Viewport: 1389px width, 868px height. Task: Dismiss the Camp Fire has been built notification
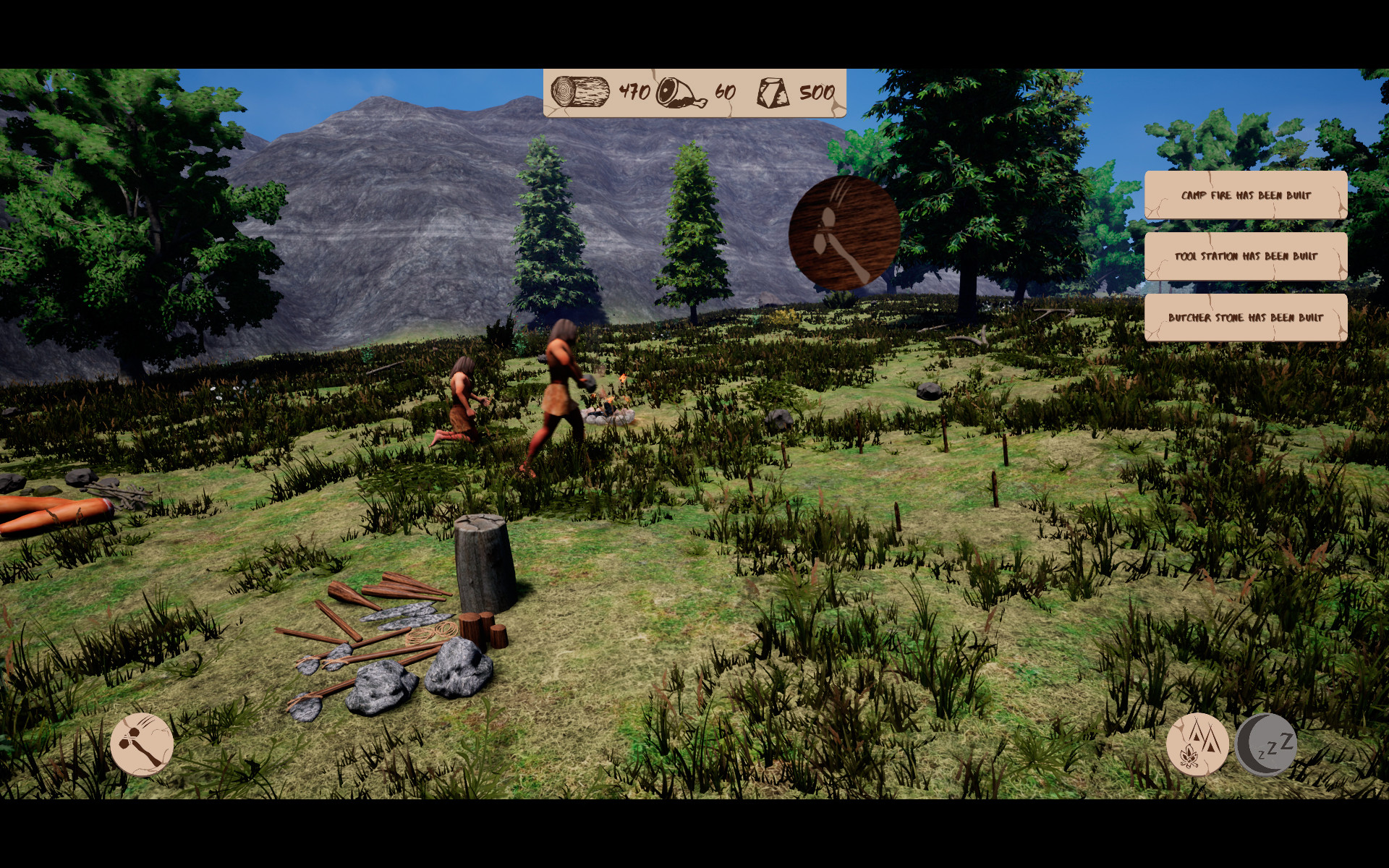(x=1246, y=194)
